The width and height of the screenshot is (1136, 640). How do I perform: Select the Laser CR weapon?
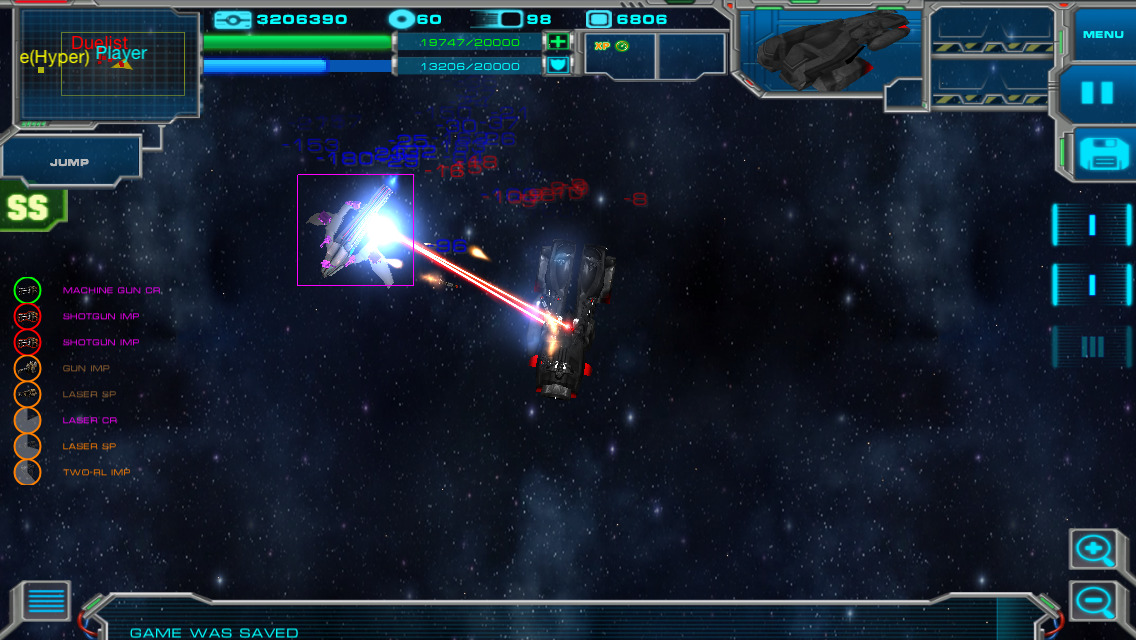tap(28, 420)
